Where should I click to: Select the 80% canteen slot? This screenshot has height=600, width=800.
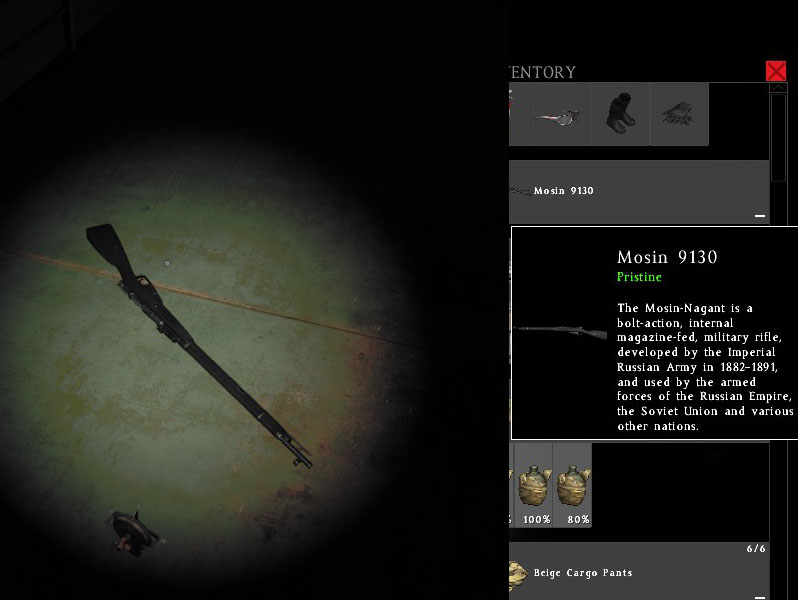coord(573,485)
